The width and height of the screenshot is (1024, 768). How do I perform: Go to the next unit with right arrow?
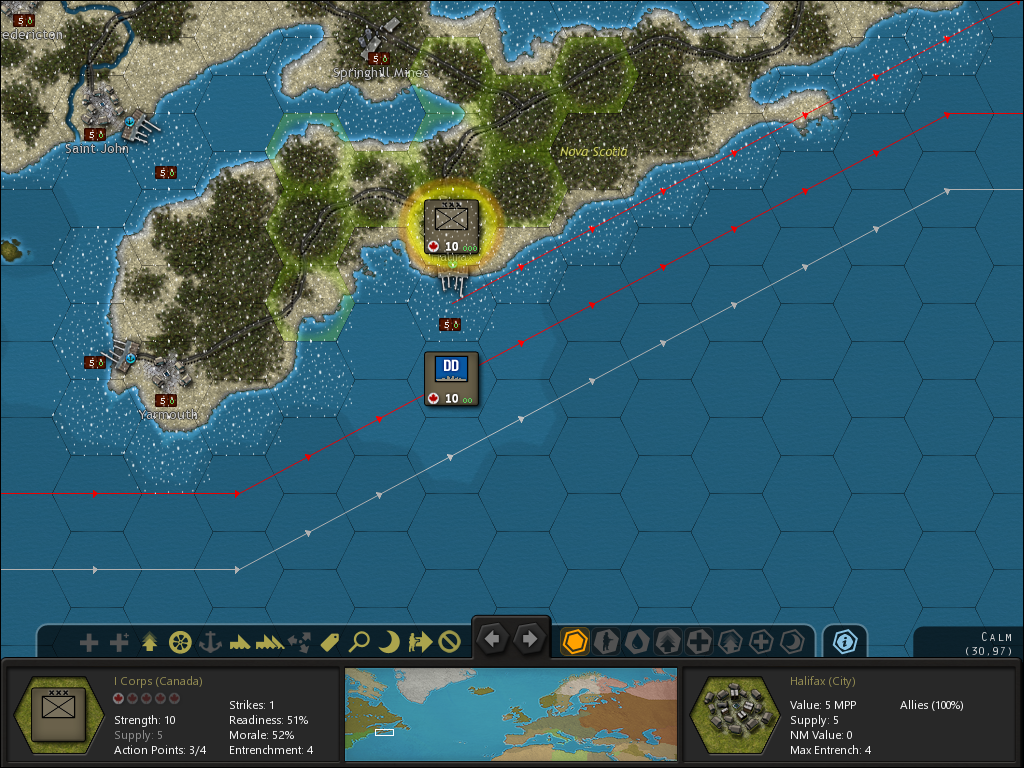tap(530, 639)
